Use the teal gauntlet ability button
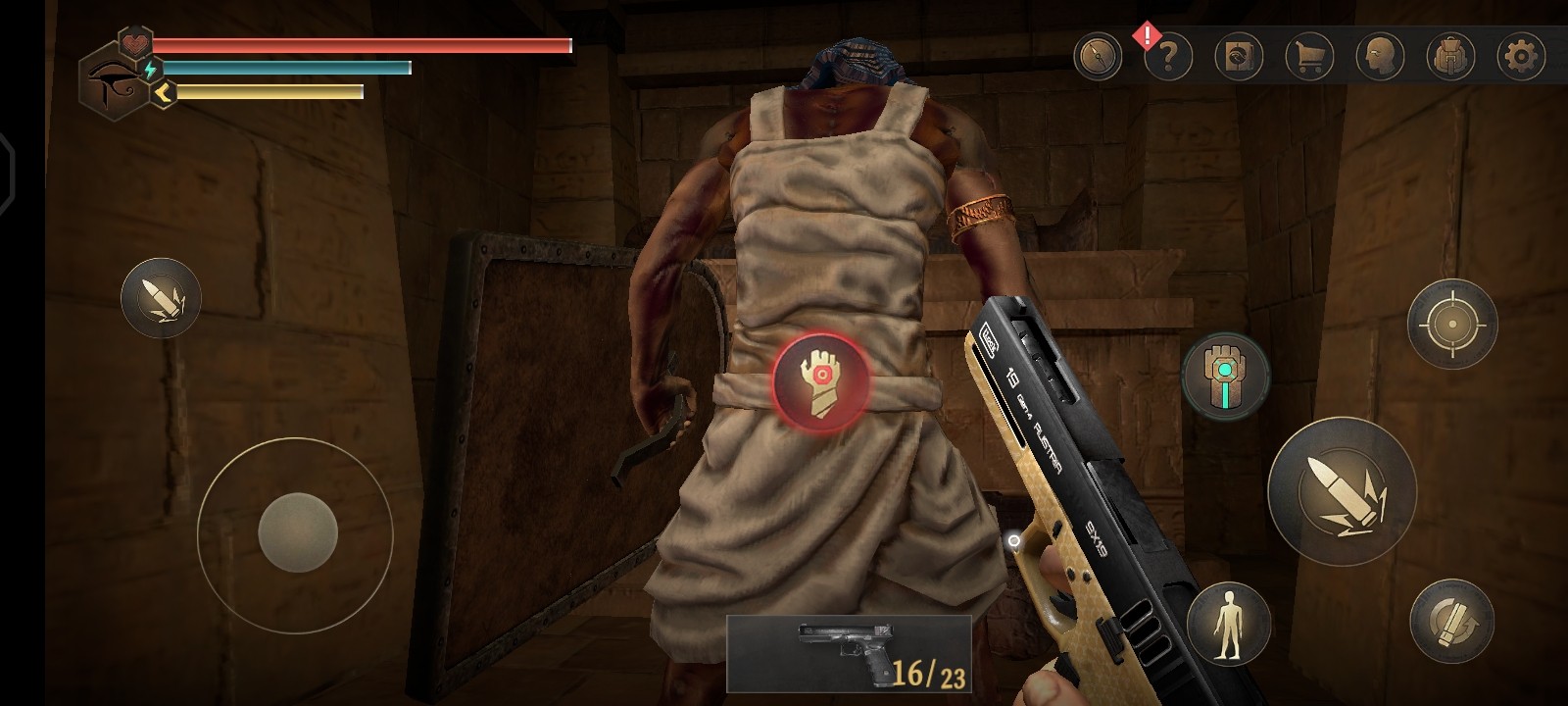The image size is (1568, 706). (x=1225, y=376)
